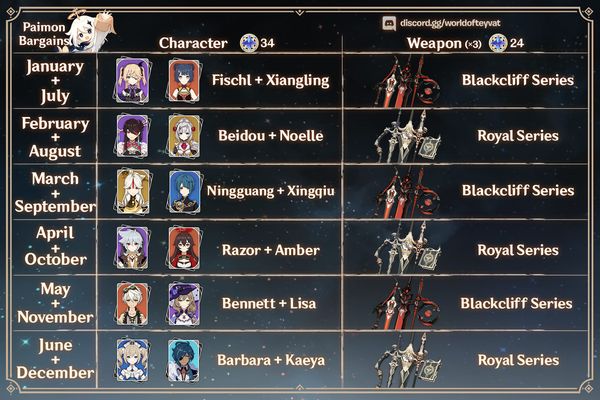Select the Noelle character portrait
The height and width of the screenshot is (400, 600).
(184, 133)
